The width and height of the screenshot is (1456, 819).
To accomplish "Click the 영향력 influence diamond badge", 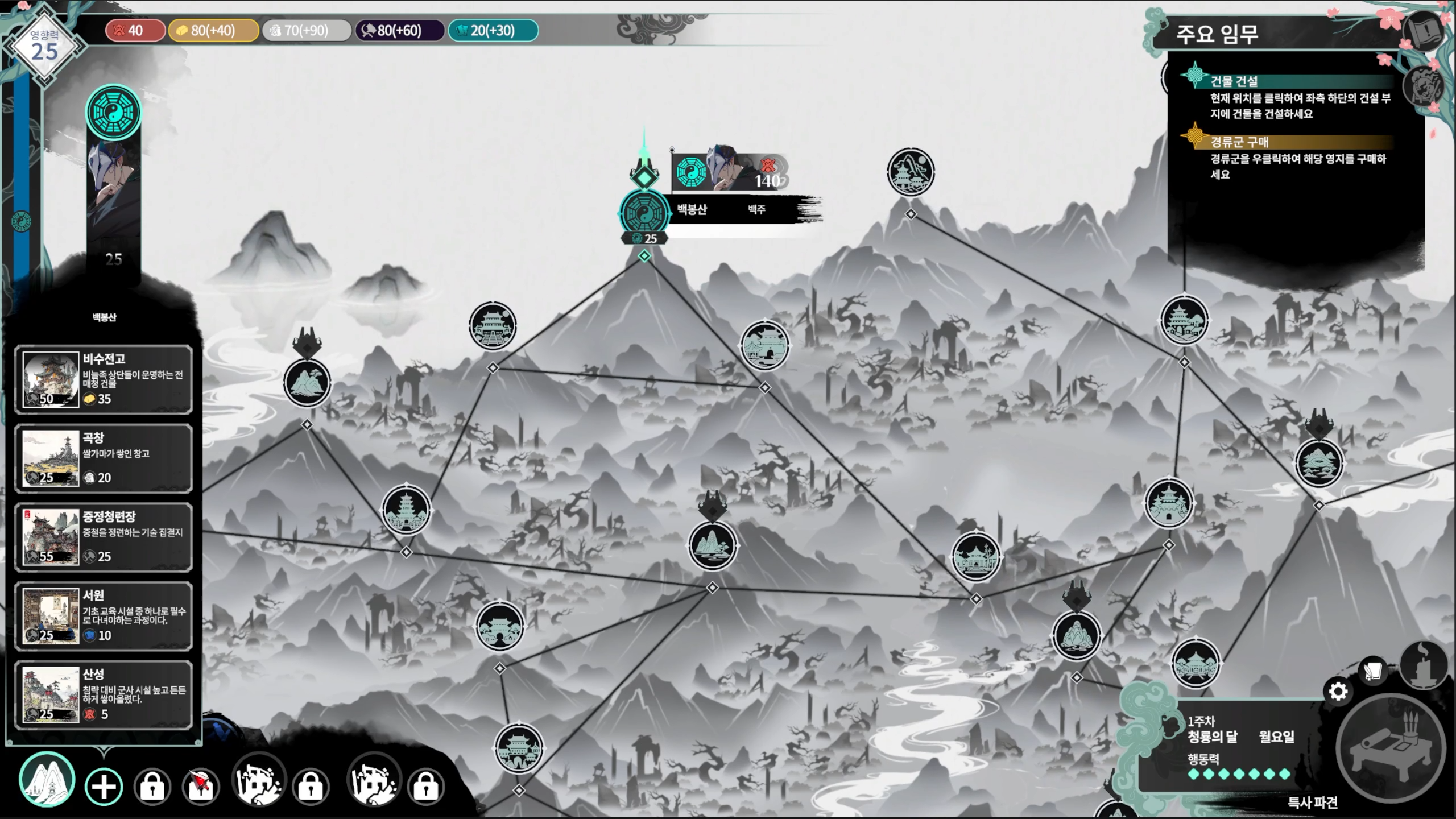I will 44,47.
